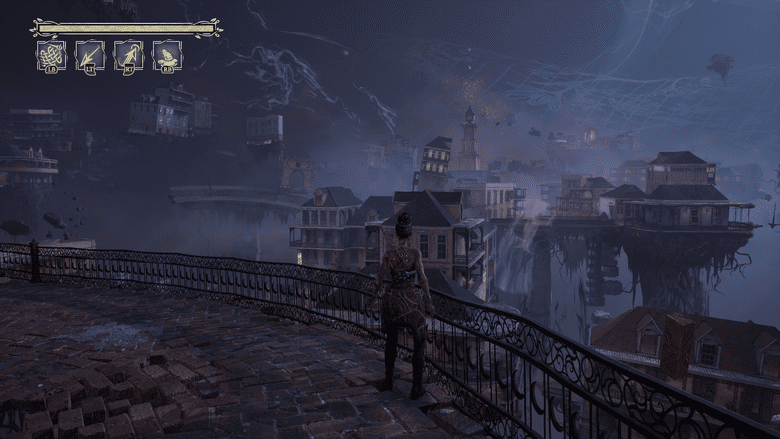Viewport: 780px width, 439px height.
Task: Trigger the sparkling hand ability icon
Action: 167,55
